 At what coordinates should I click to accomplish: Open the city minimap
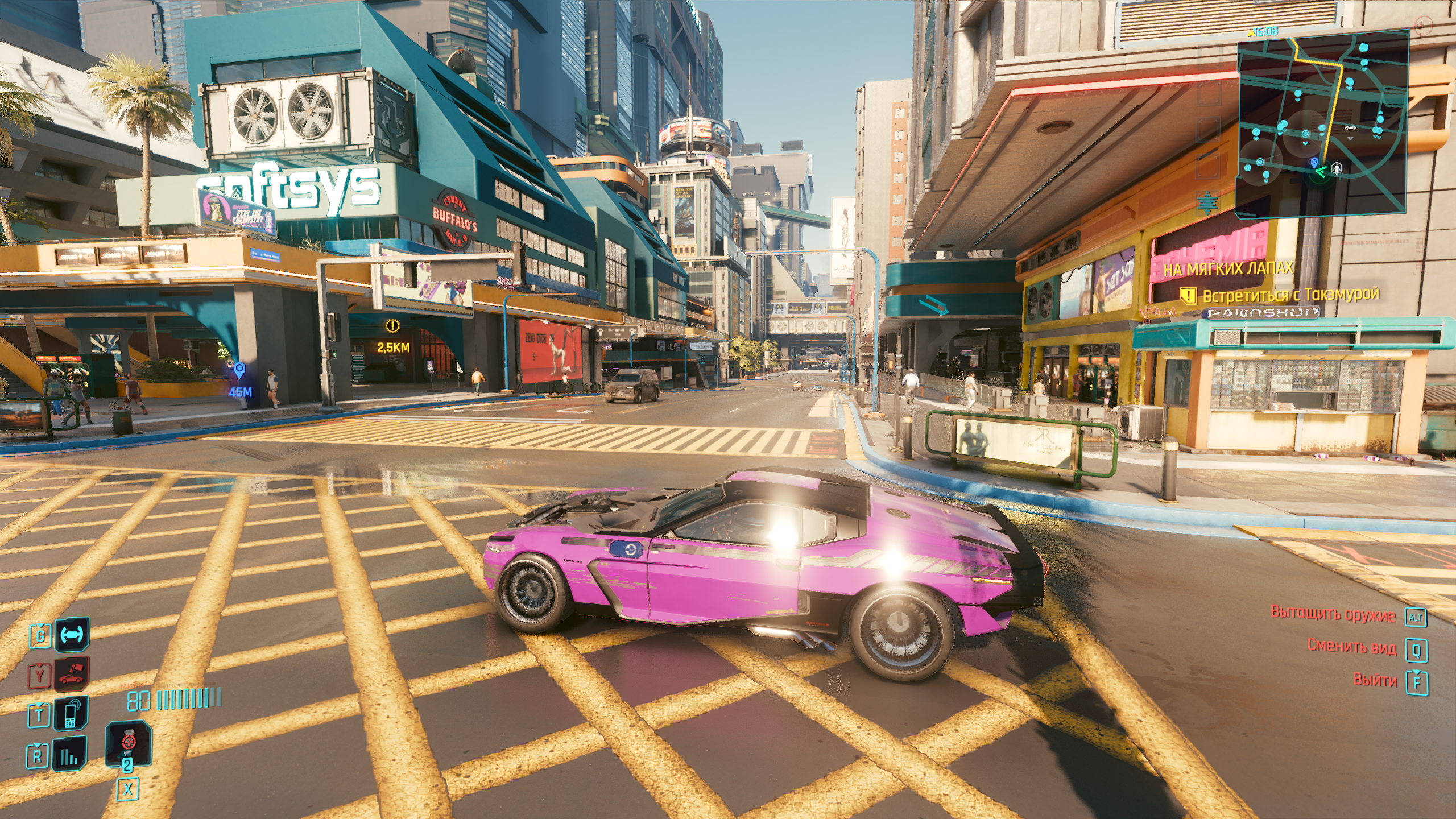coord(1322,122)
